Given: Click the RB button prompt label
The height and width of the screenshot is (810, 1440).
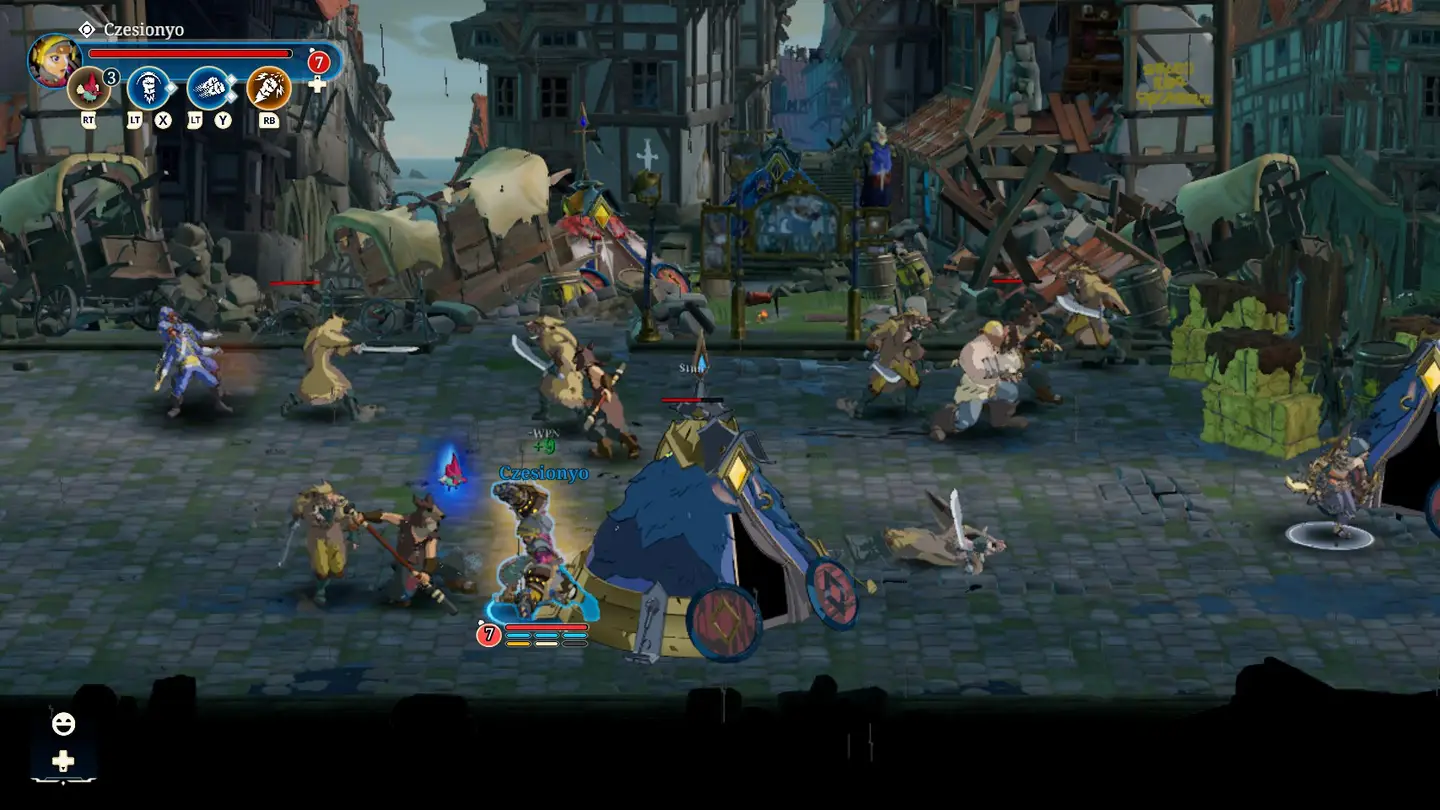Looking at the screenshot, I should 269,121.
